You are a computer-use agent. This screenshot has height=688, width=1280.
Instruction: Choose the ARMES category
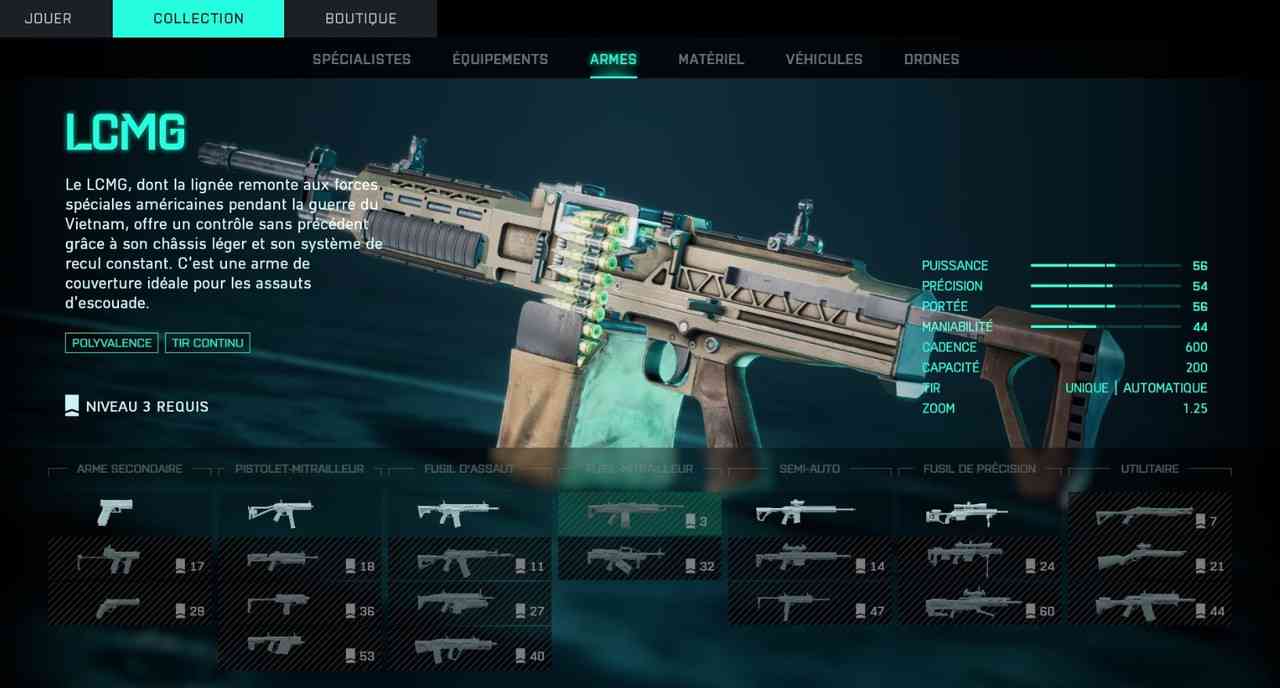[613, 59]
